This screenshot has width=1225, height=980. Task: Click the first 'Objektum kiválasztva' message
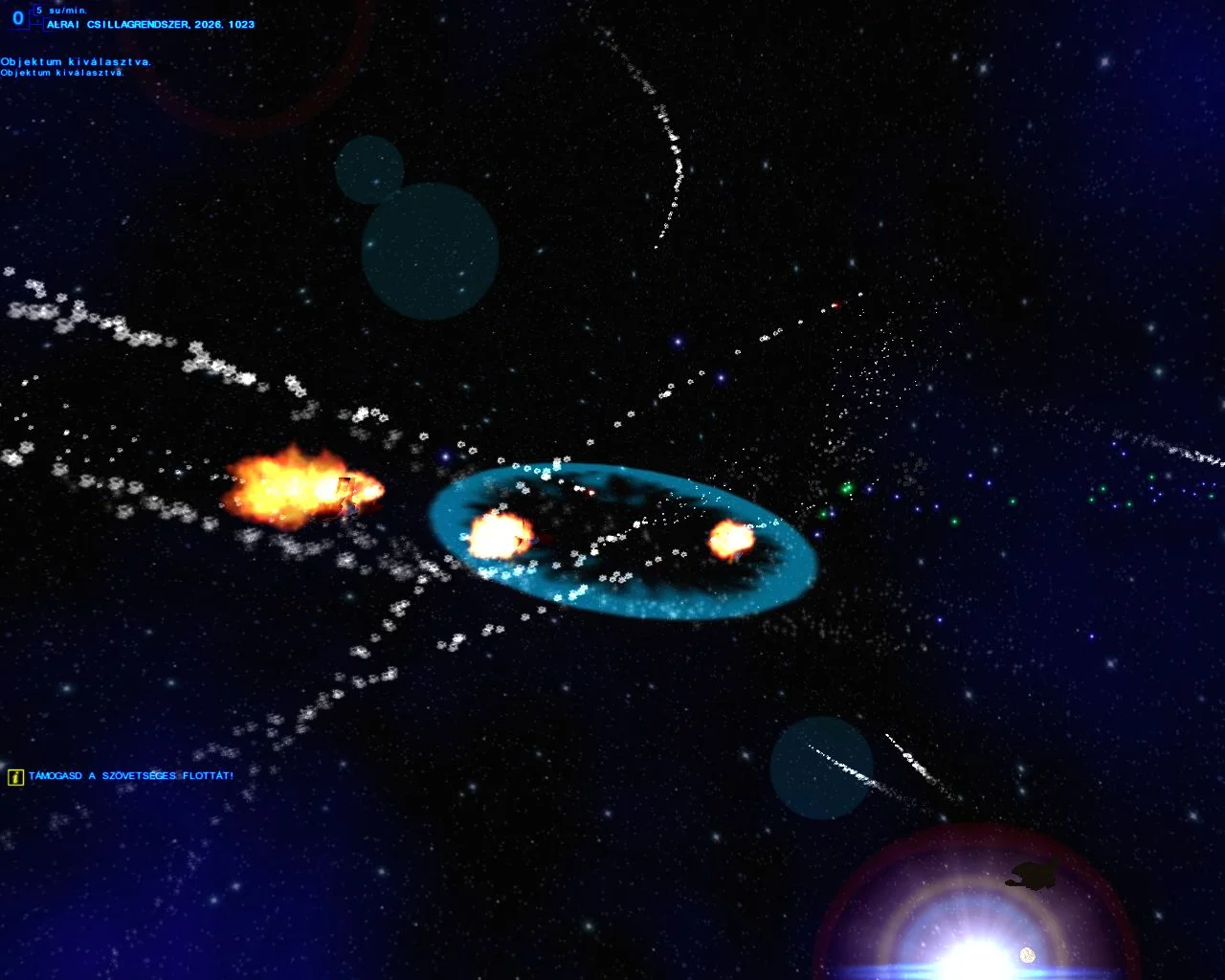[77, 59]
